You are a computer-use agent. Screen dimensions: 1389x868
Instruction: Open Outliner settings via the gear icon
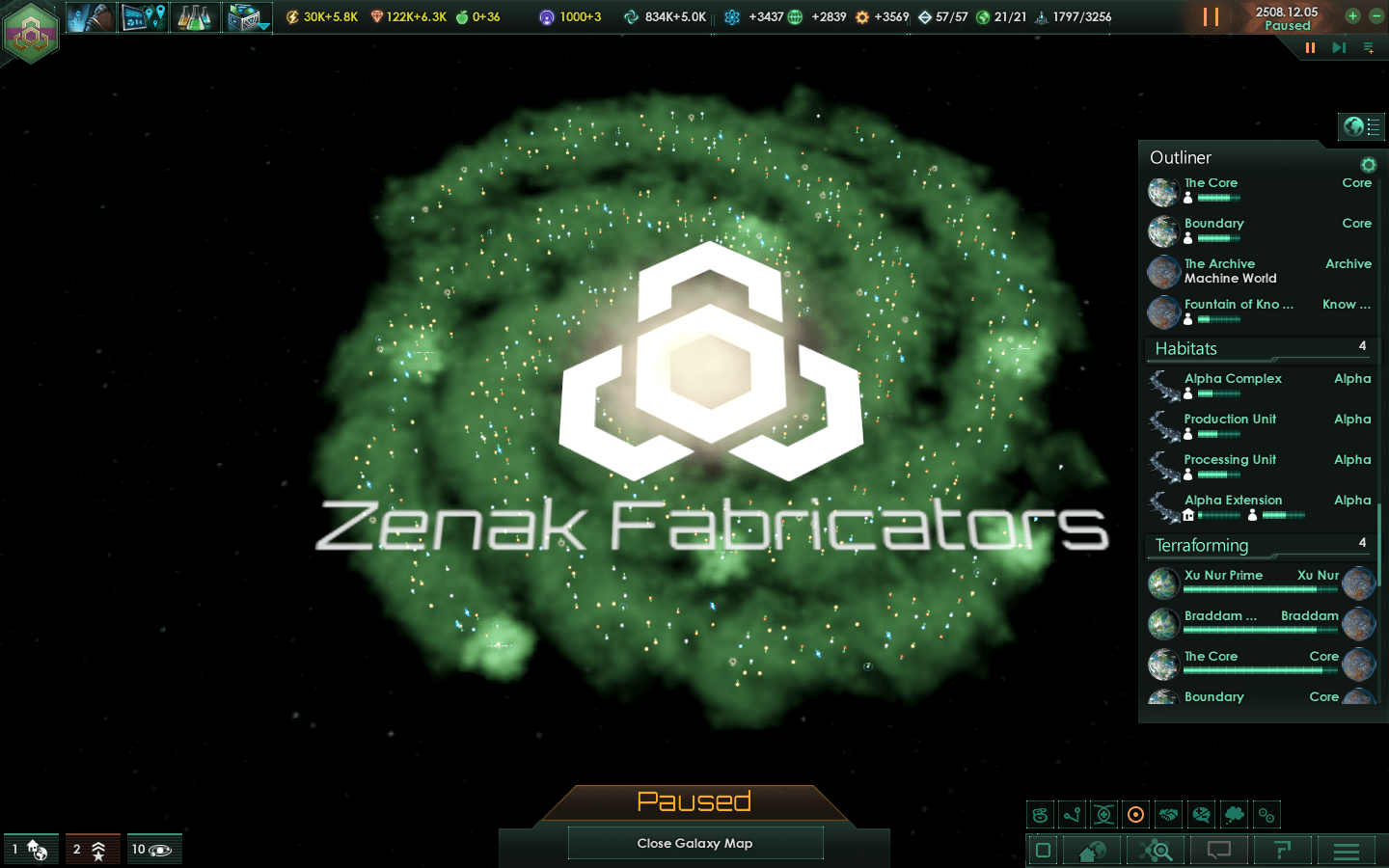pyautogui.click(x=1372, y=164)
